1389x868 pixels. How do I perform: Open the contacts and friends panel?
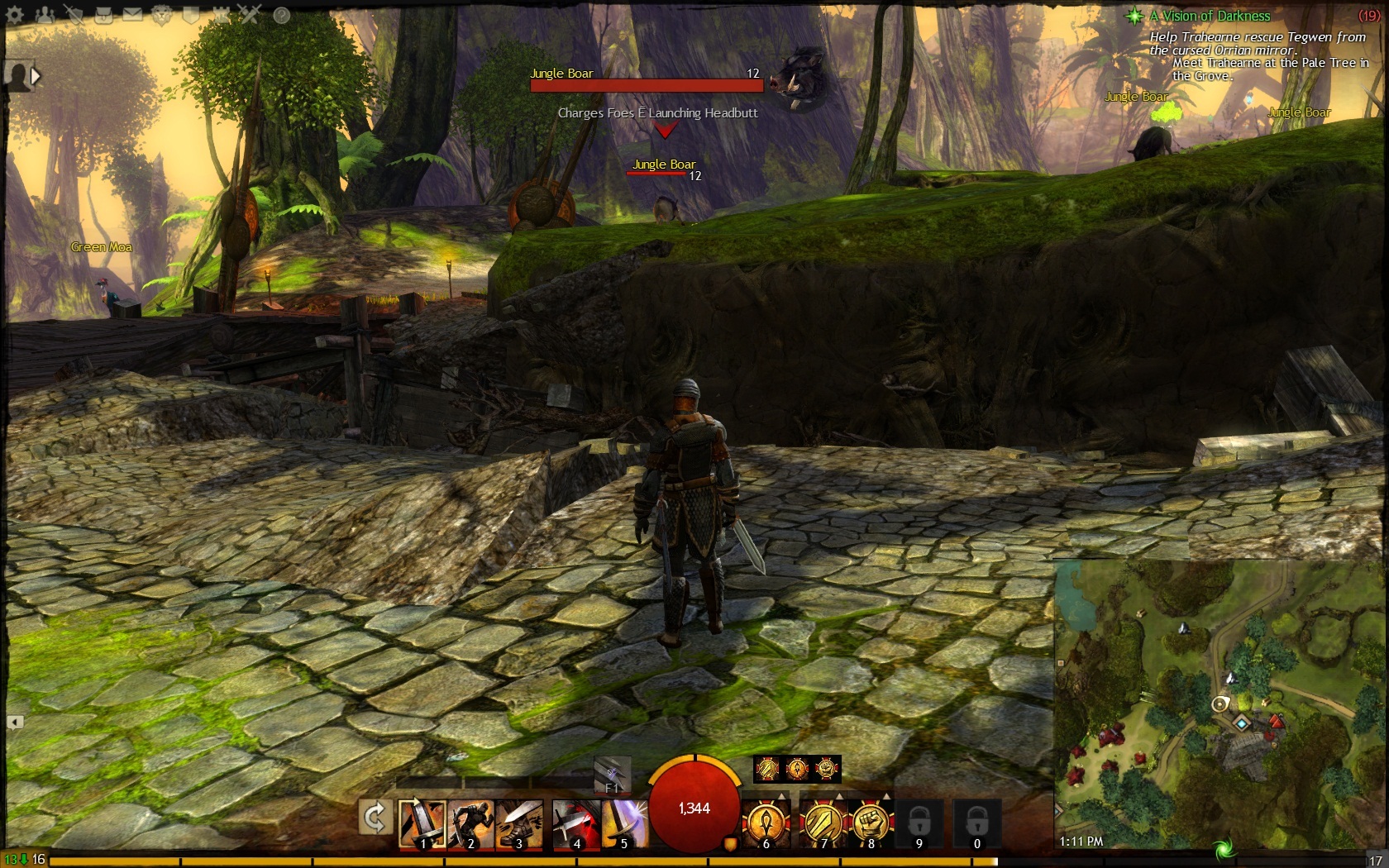point(45,15)
